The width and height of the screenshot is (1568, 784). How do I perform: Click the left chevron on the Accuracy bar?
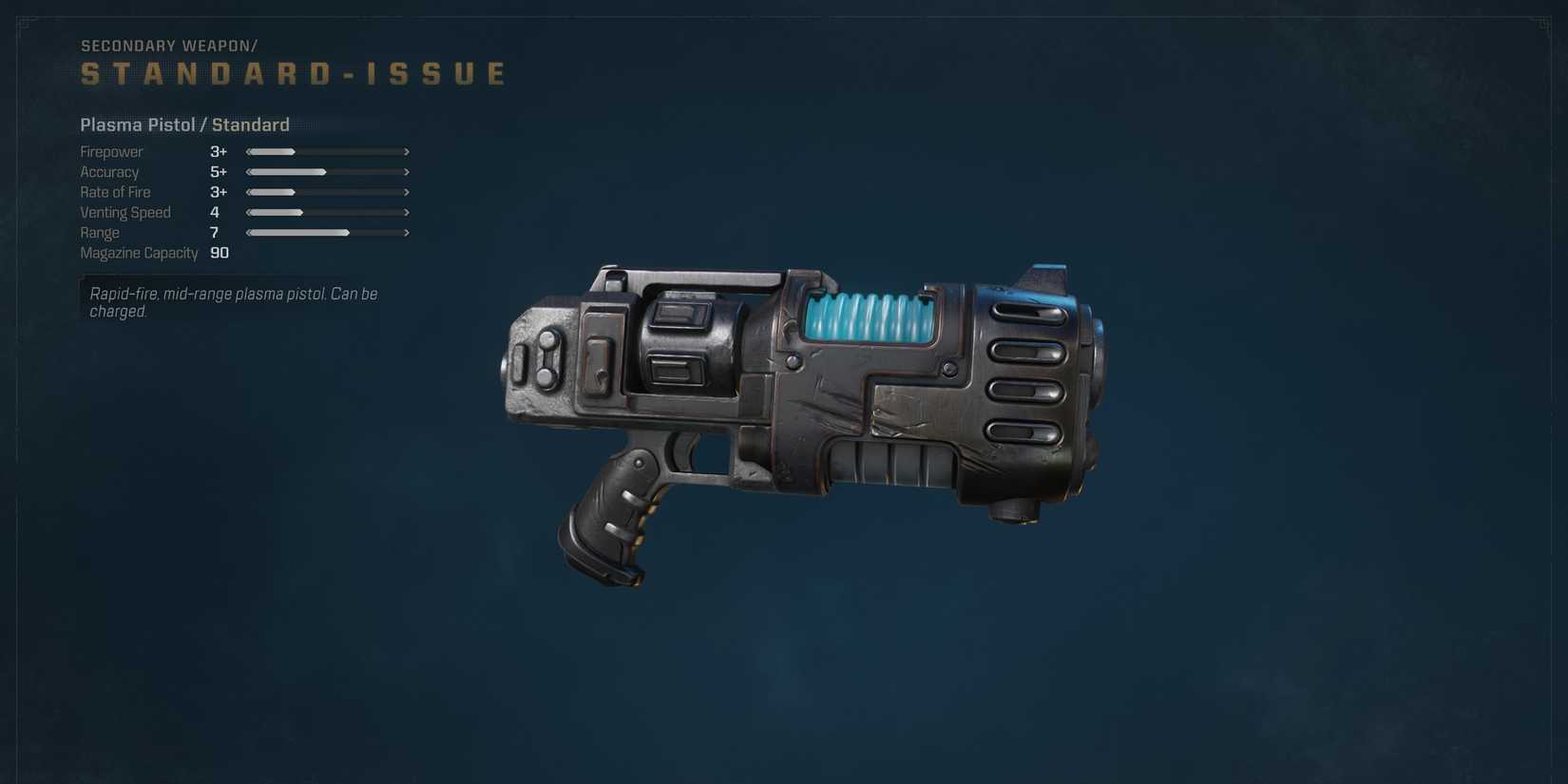(x=248, y=172)
